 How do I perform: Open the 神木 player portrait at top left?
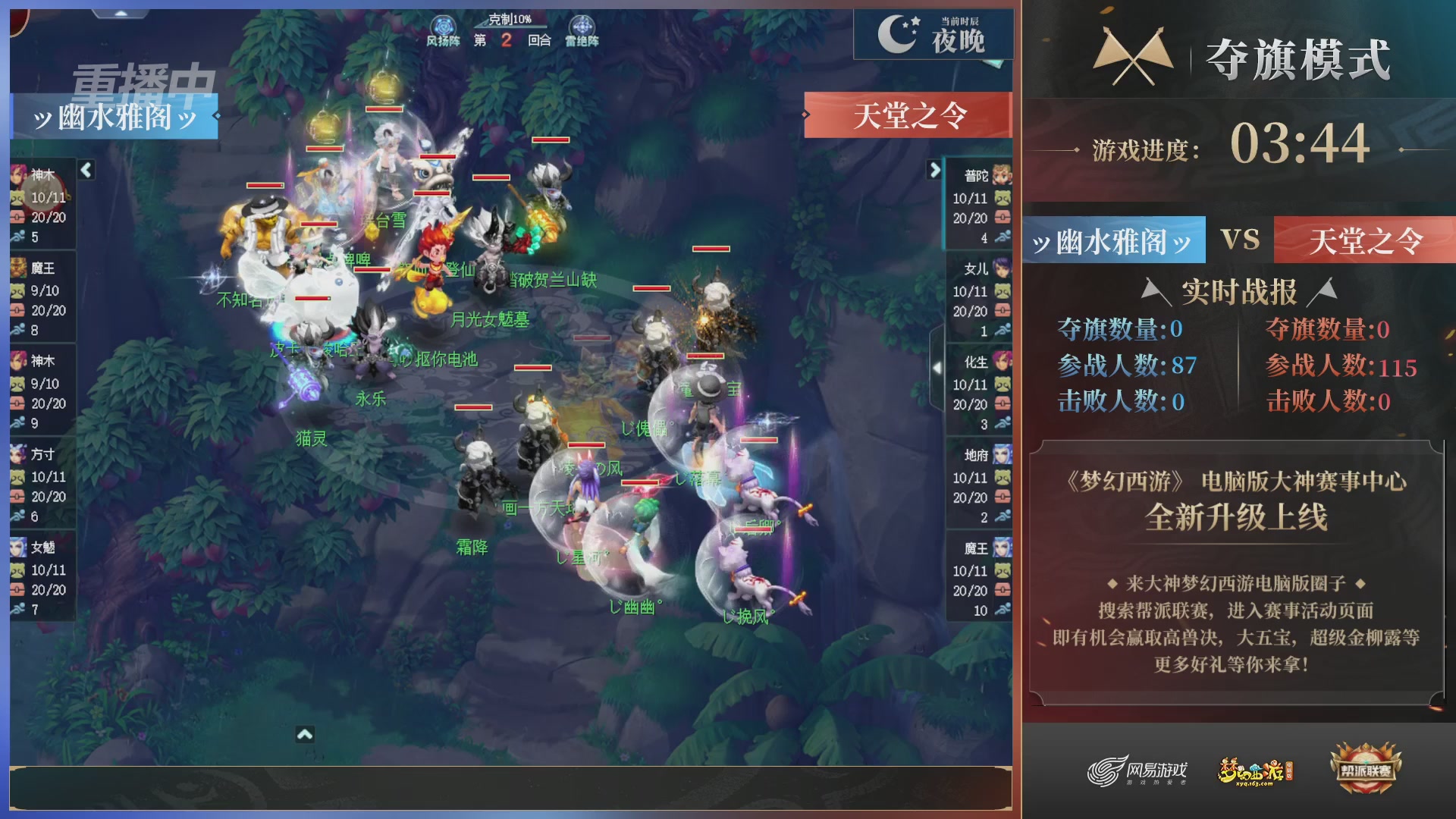coord(19,174)
